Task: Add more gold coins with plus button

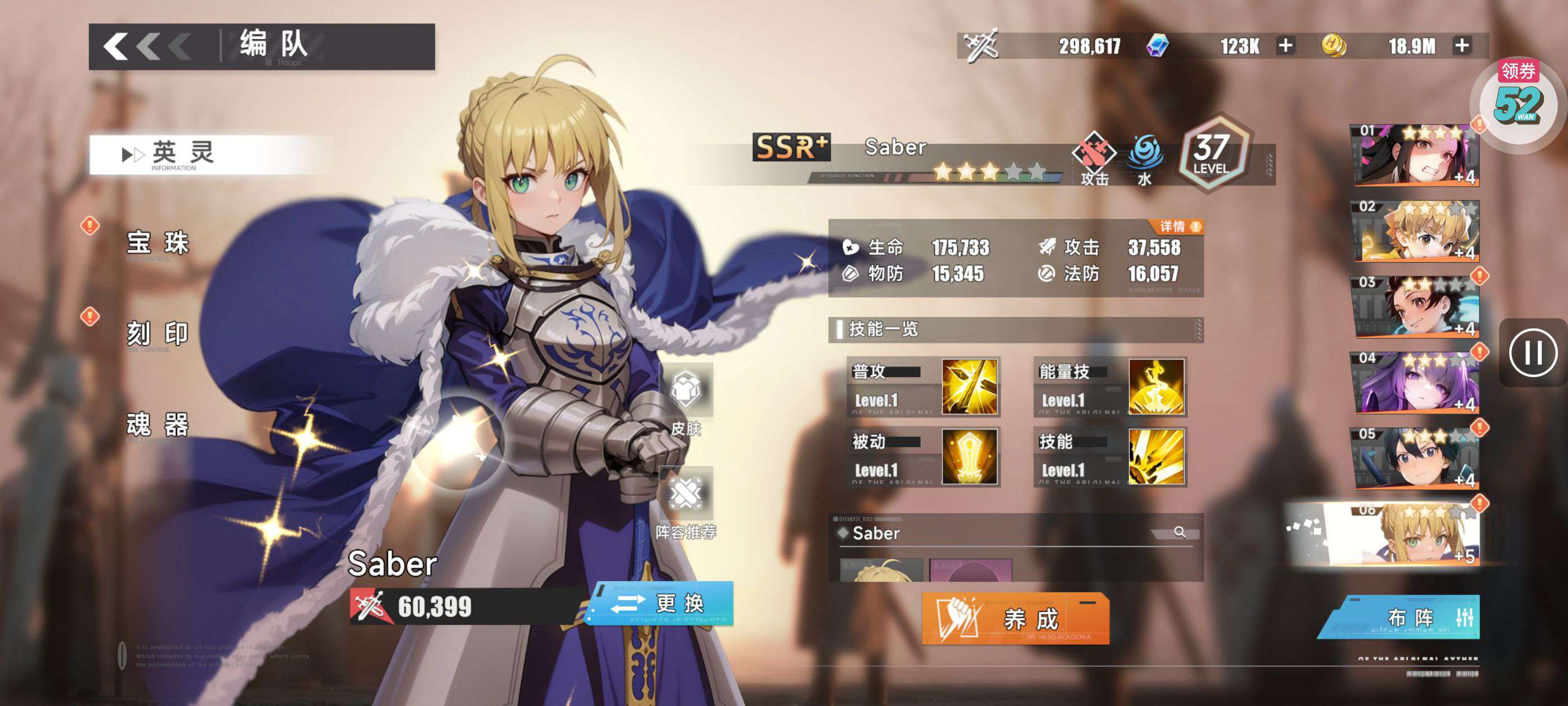Action: (x=1462, y=46)
